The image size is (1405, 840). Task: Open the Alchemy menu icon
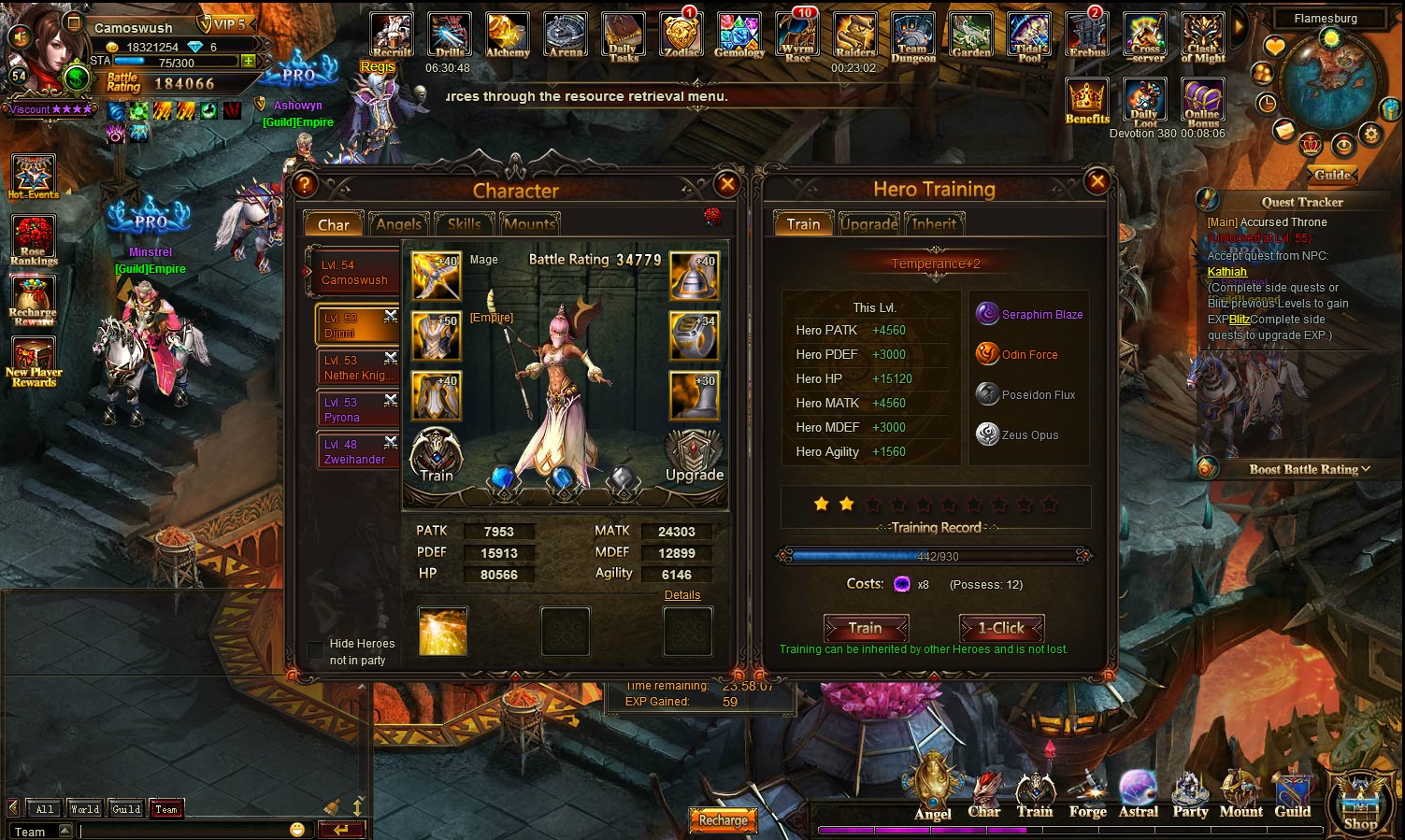[x=508, y=36]
